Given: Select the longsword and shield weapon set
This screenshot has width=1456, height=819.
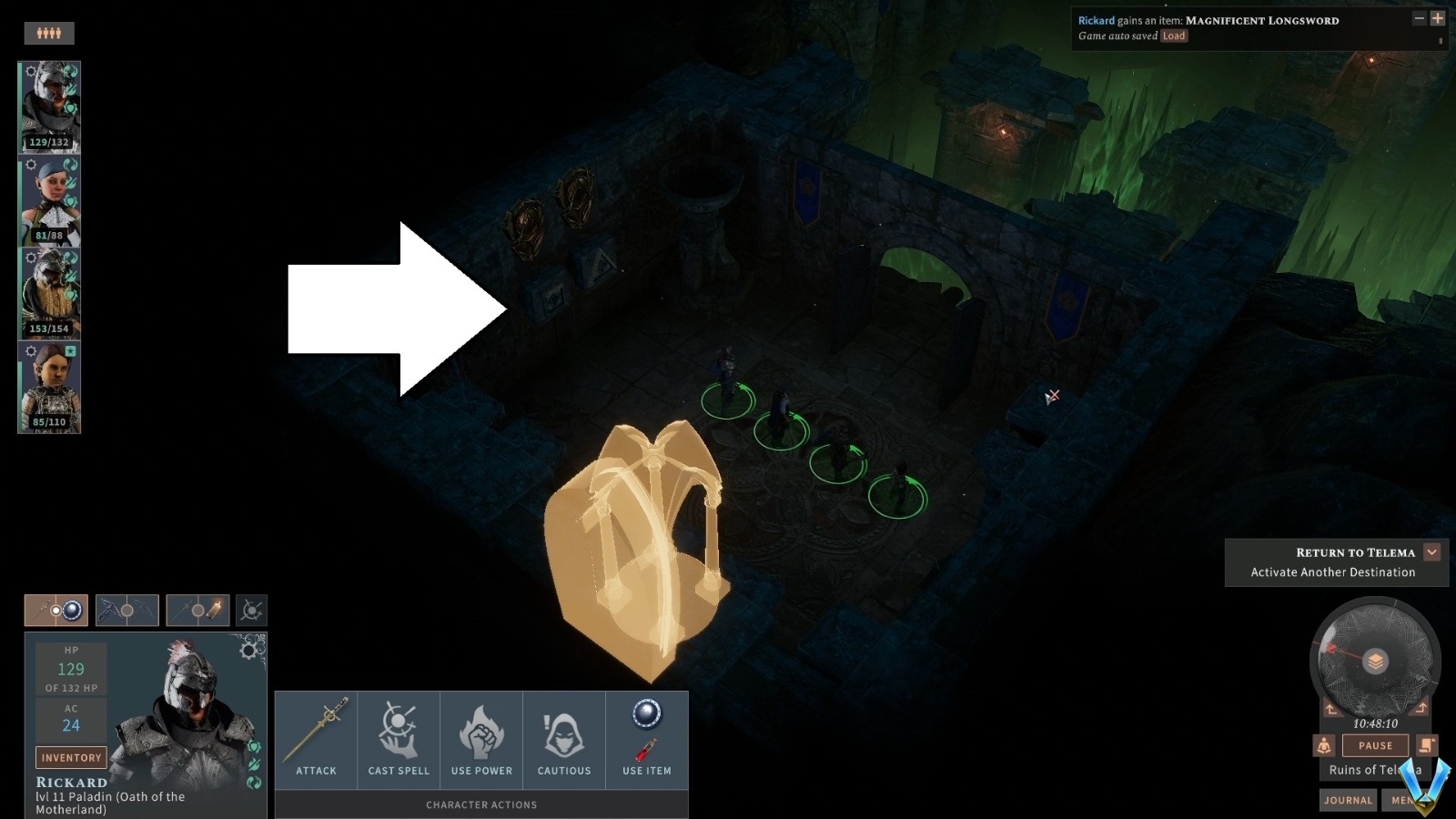Looking at the screenshot, I should (55, 610).
